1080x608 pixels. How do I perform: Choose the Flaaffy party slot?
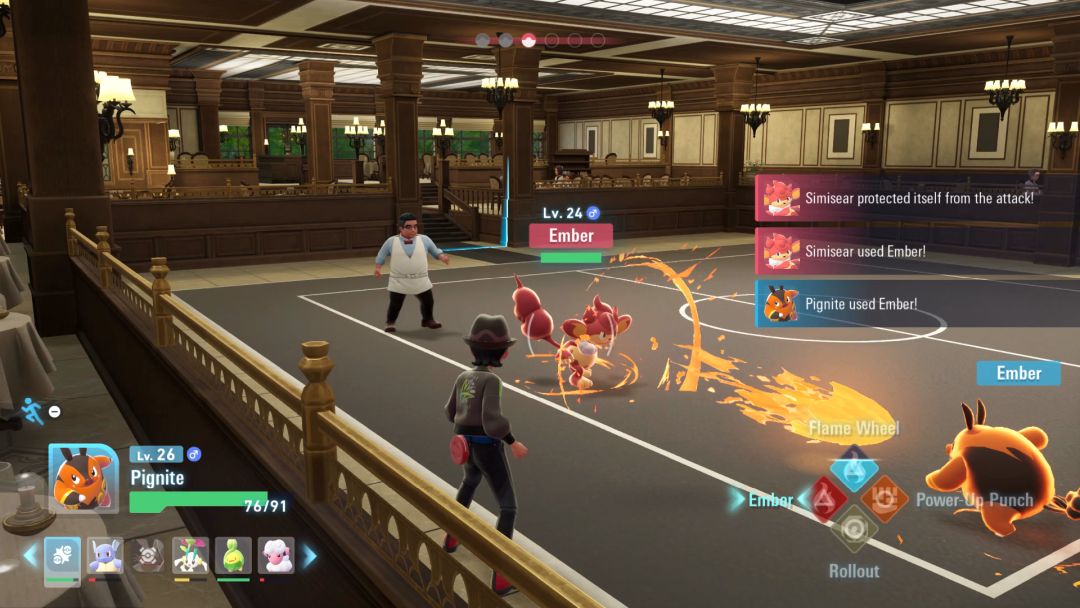(276, 556)
